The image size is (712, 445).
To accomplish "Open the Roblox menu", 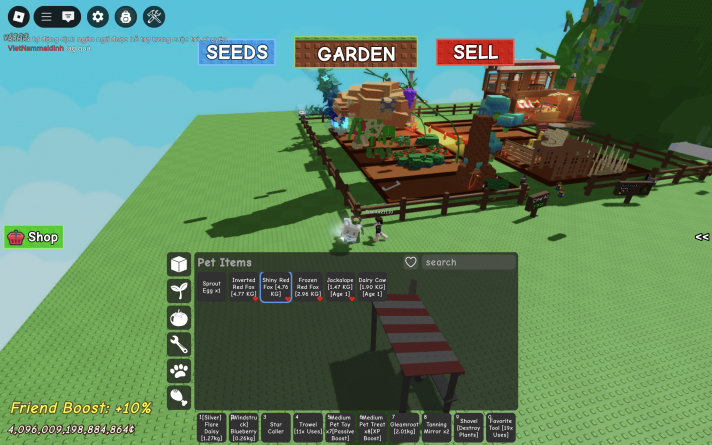I will 19,17.
